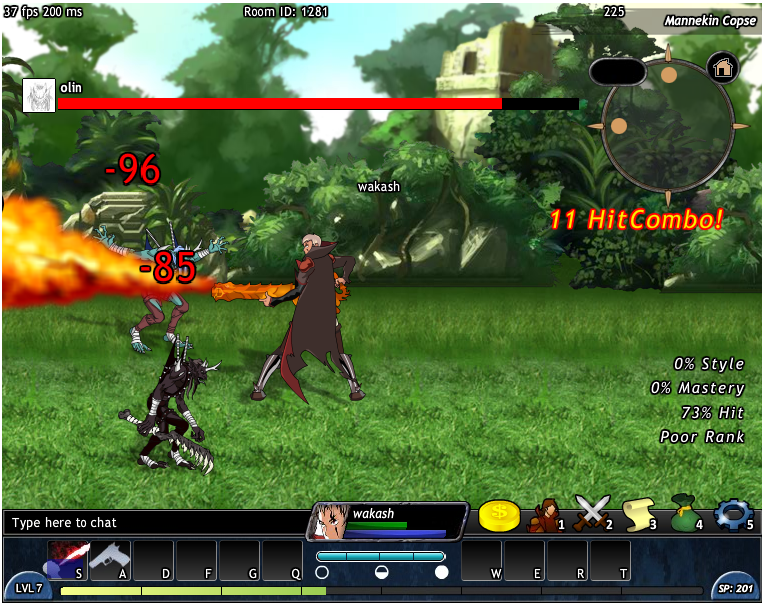Activate the pistol skill slot A
Image resolution: width=763 pixels, height=603 pixels.
[x=110, y=560]
